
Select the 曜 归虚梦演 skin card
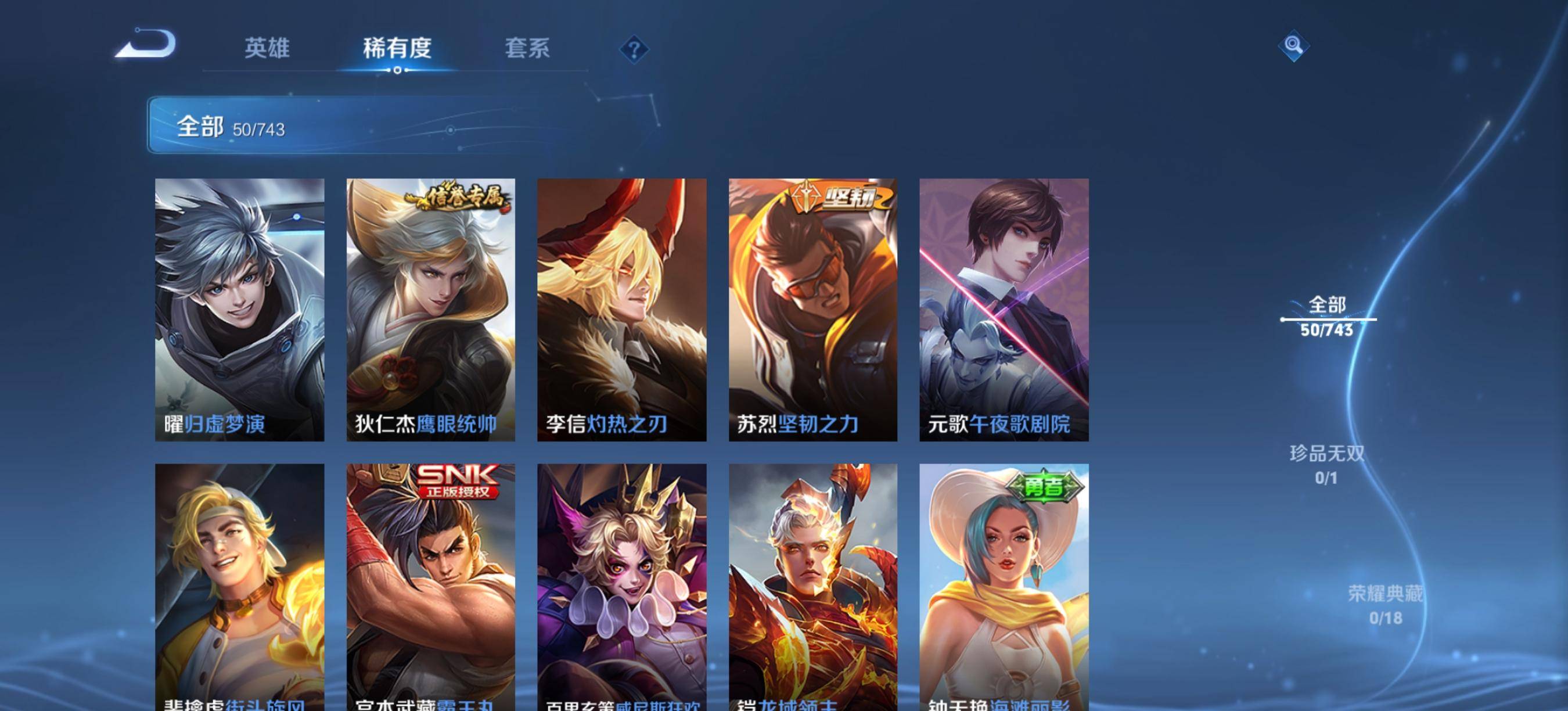coord(239,309)
